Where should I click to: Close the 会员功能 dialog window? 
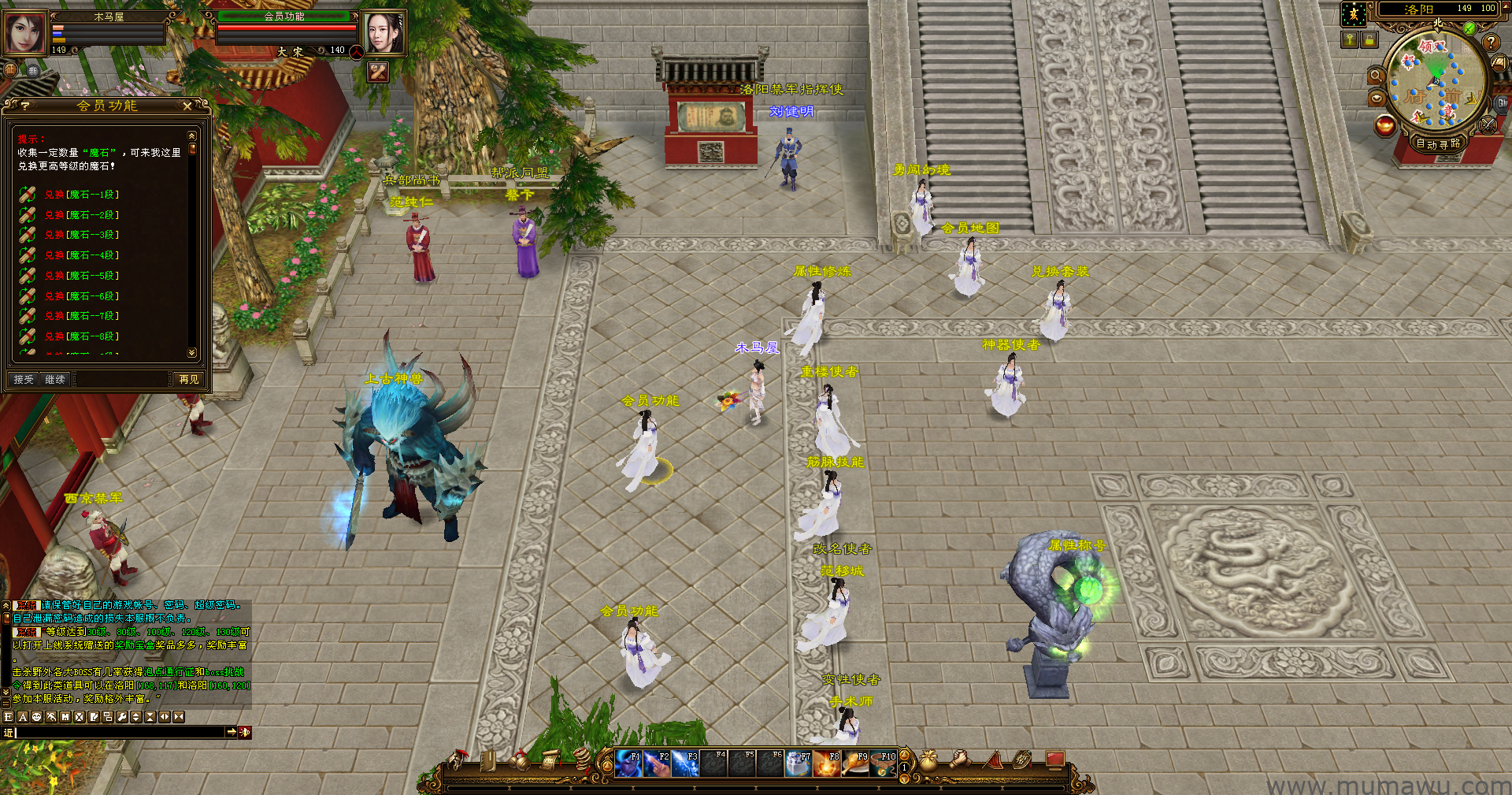pyautogui.click(x=187, y=106)
